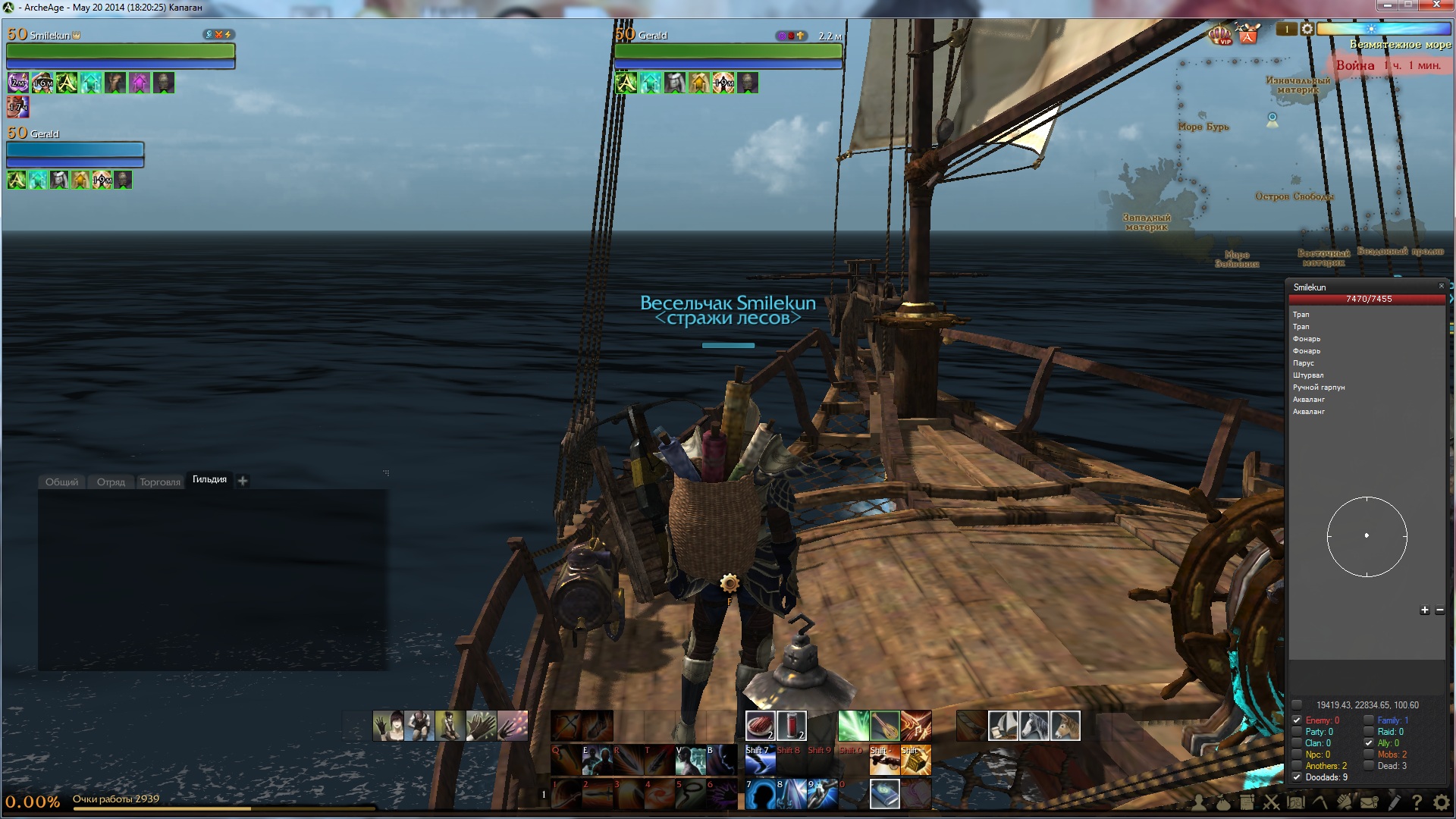Enable the Mobs filter checkbox
The height and width of the screenshot is (819, 1456).
[1369, 755]
